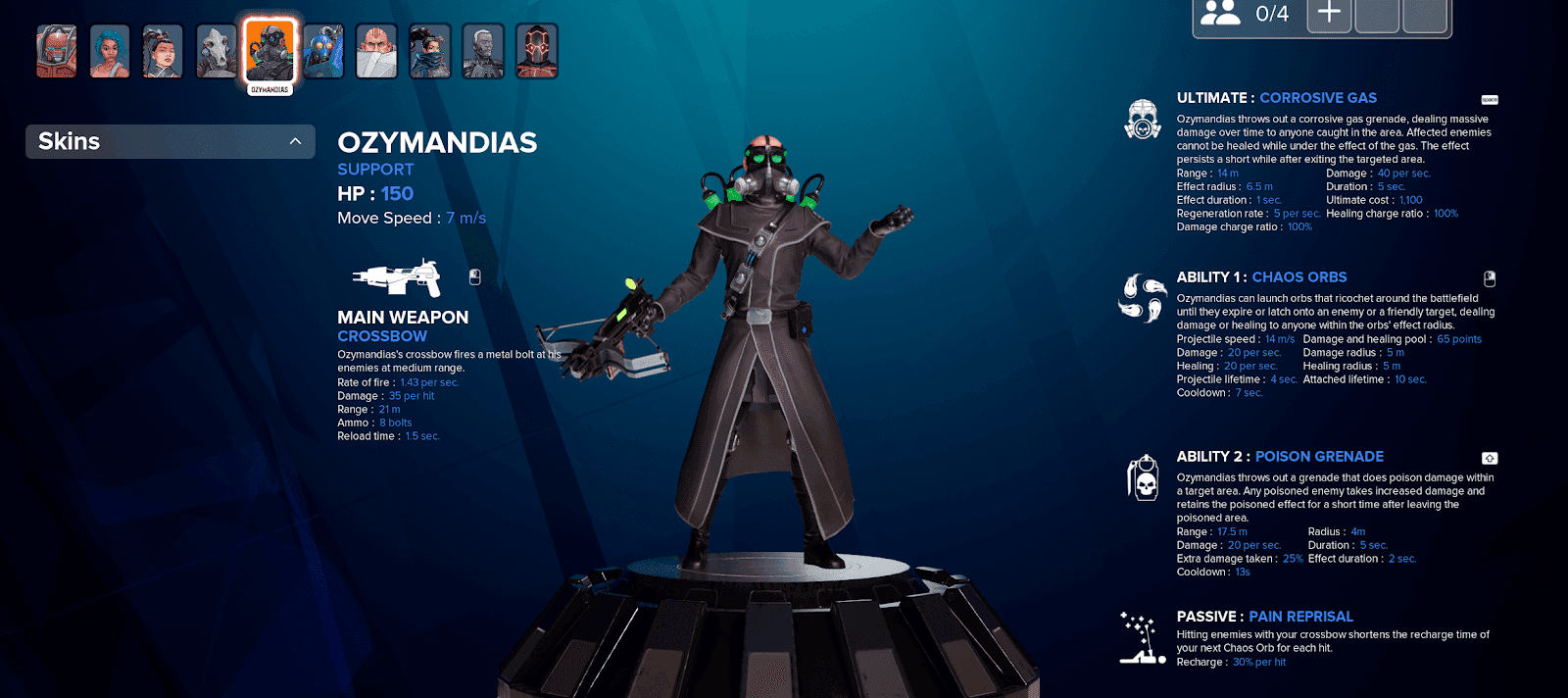The width and height of the screenshot is (1568, 698).
Task: Pick the bald man with white collar
Action: 376,51
